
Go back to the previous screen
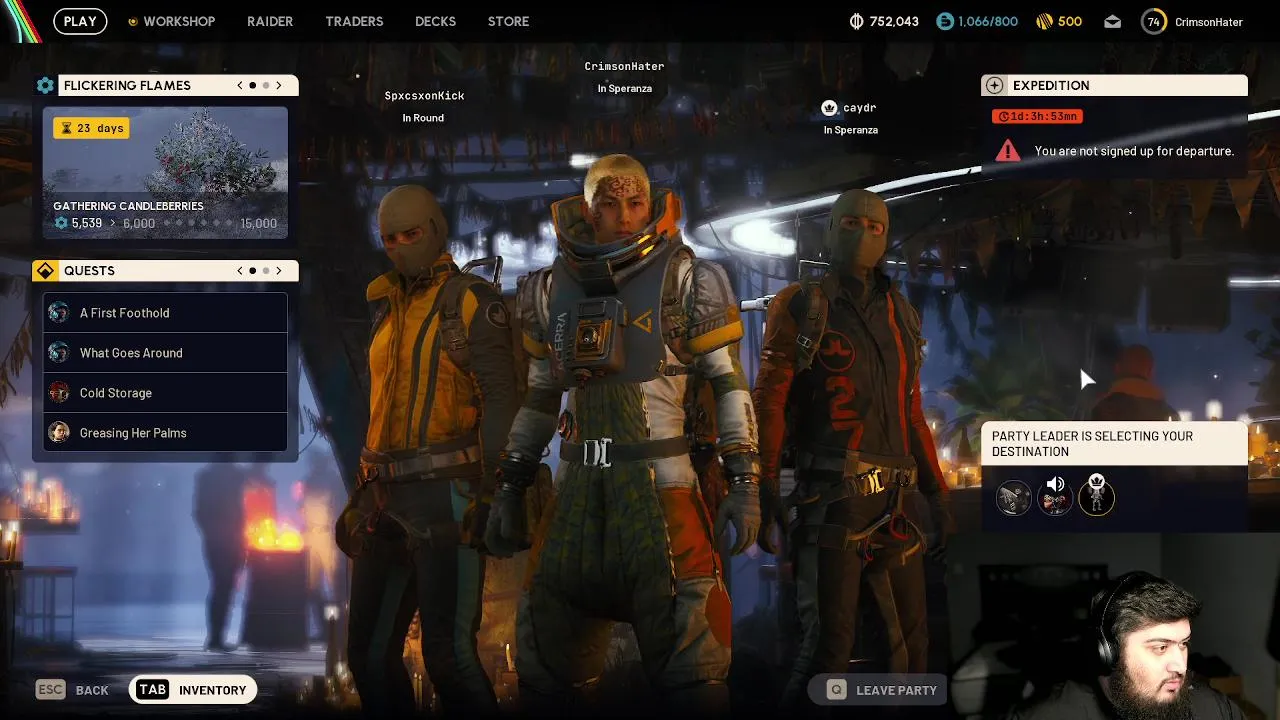click(x=72, y=690)
